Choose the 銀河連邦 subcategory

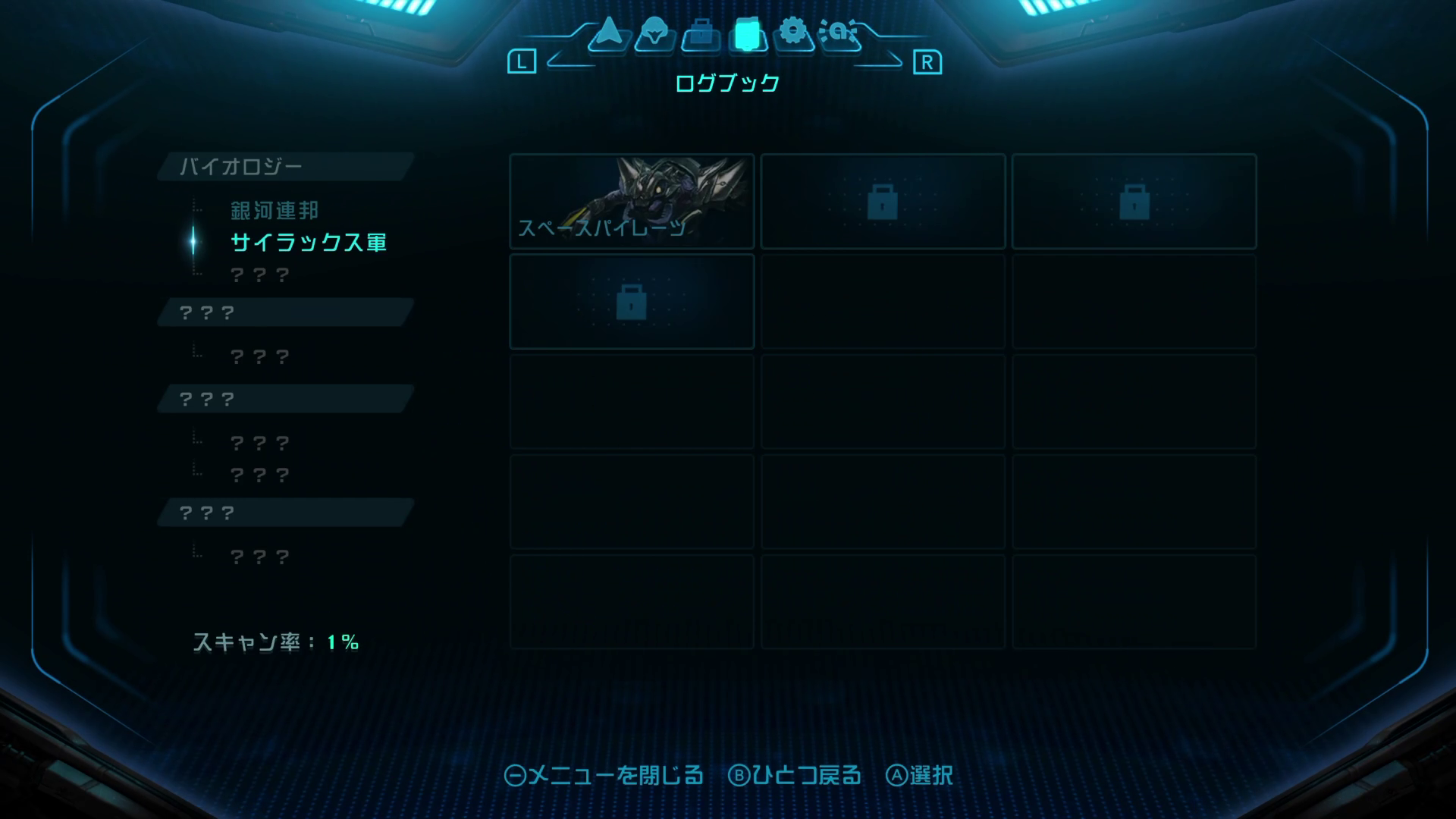click(x=275, y=211)
